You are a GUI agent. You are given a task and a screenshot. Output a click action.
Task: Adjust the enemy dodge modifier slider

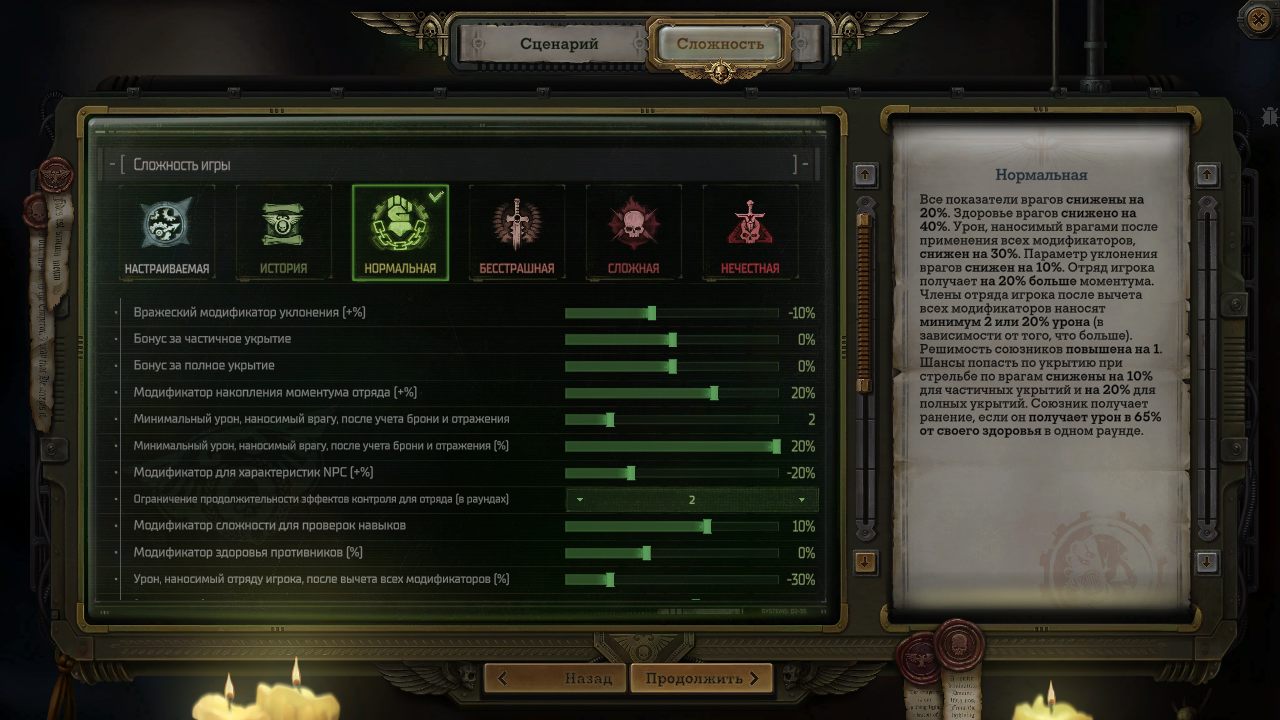point(651,312)
